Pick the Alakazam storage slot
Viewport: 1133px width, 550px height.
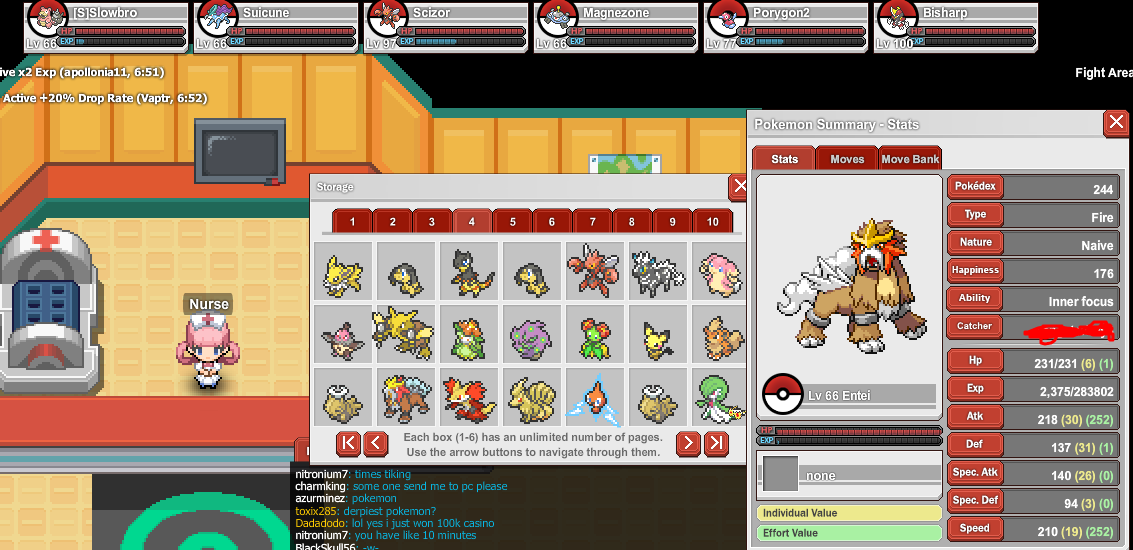403,332
